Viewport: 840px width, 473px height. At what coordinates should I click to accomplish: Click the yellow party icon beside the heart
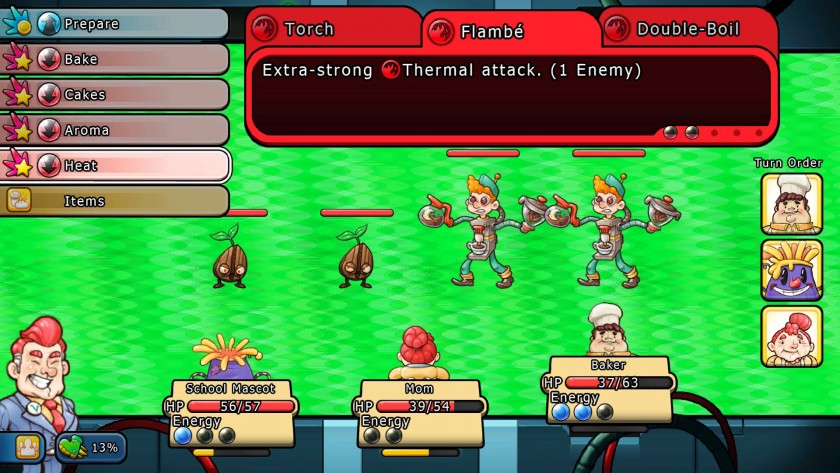27,447
